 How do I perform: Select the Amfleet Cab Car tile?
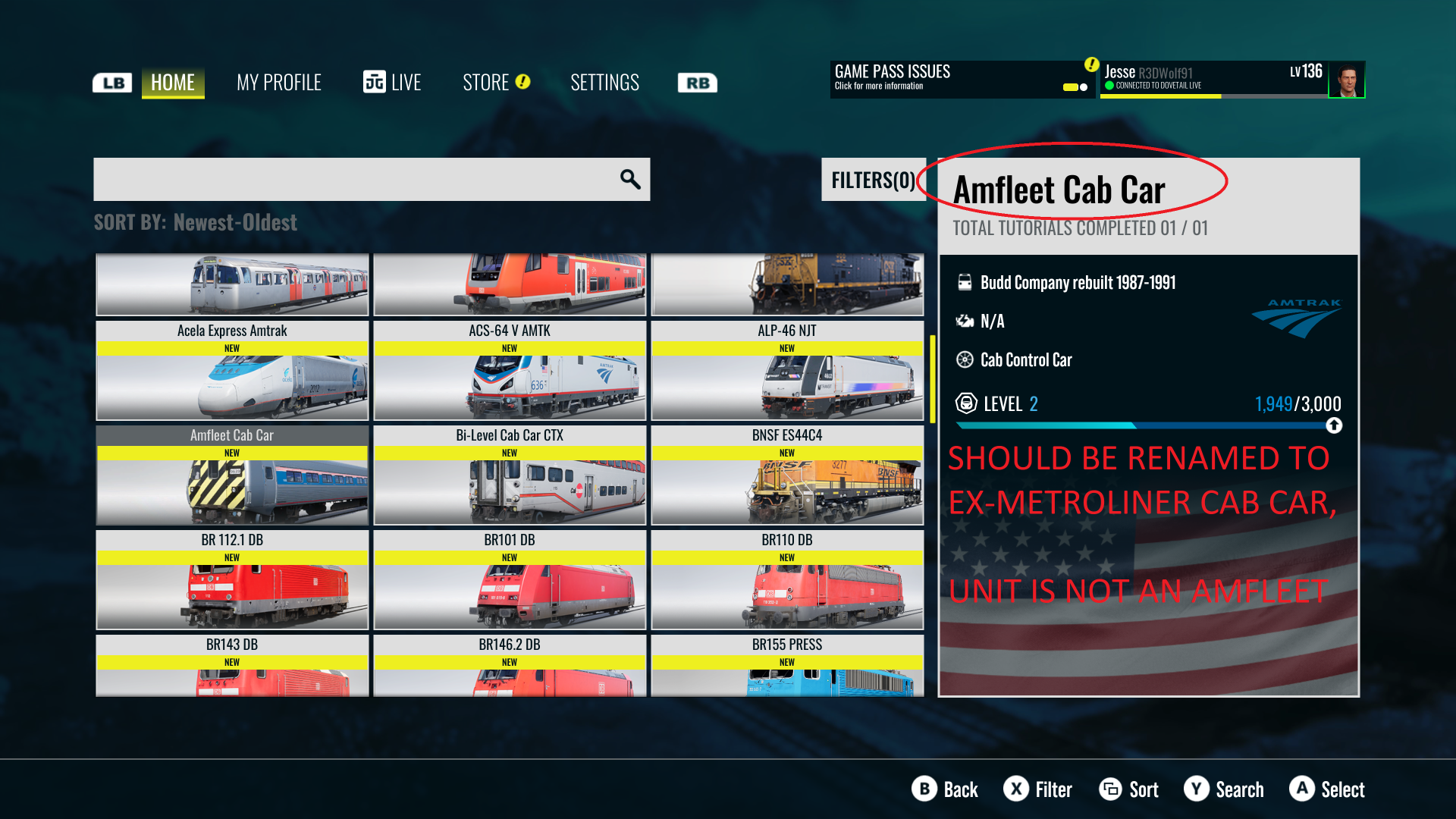(232, 475)
